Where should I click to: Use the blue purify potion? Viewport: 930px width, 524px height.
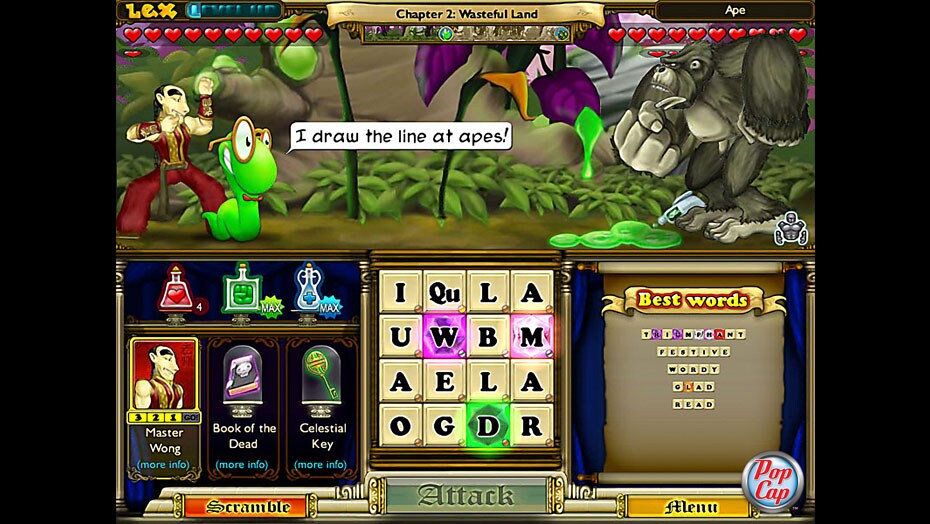point(307,290)
